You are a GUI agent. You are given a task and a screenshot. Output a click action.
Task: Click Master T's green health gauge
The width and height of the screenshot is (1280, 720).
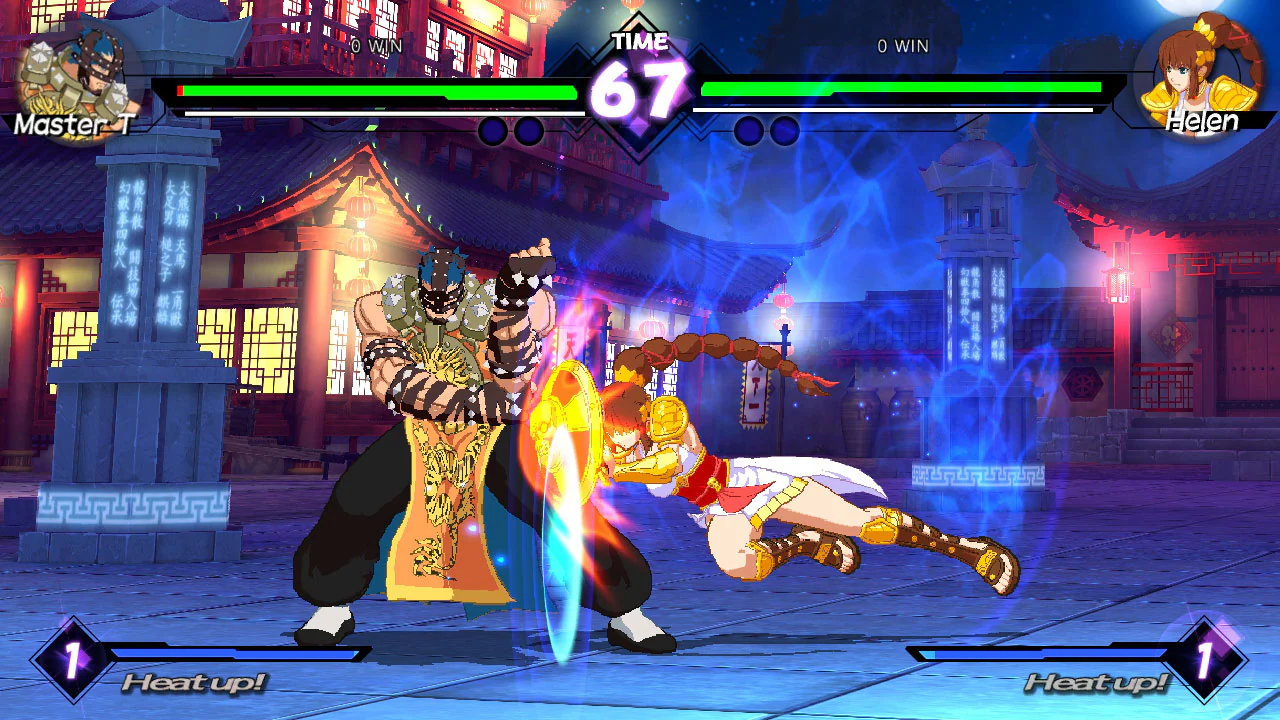[380, 89]
